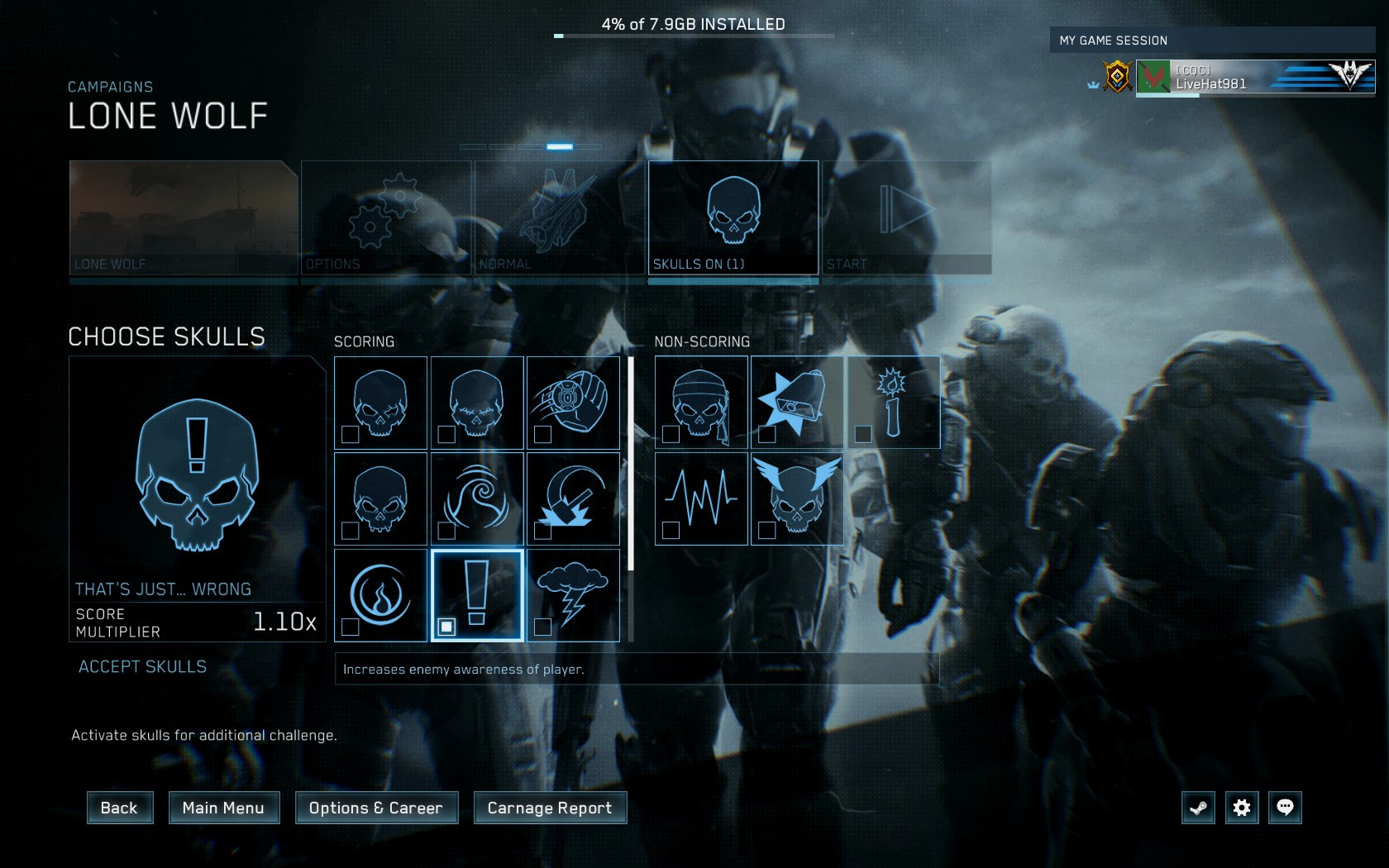Select the Thunderstorm skull icon
The image size is (1389, 868).
574,595
